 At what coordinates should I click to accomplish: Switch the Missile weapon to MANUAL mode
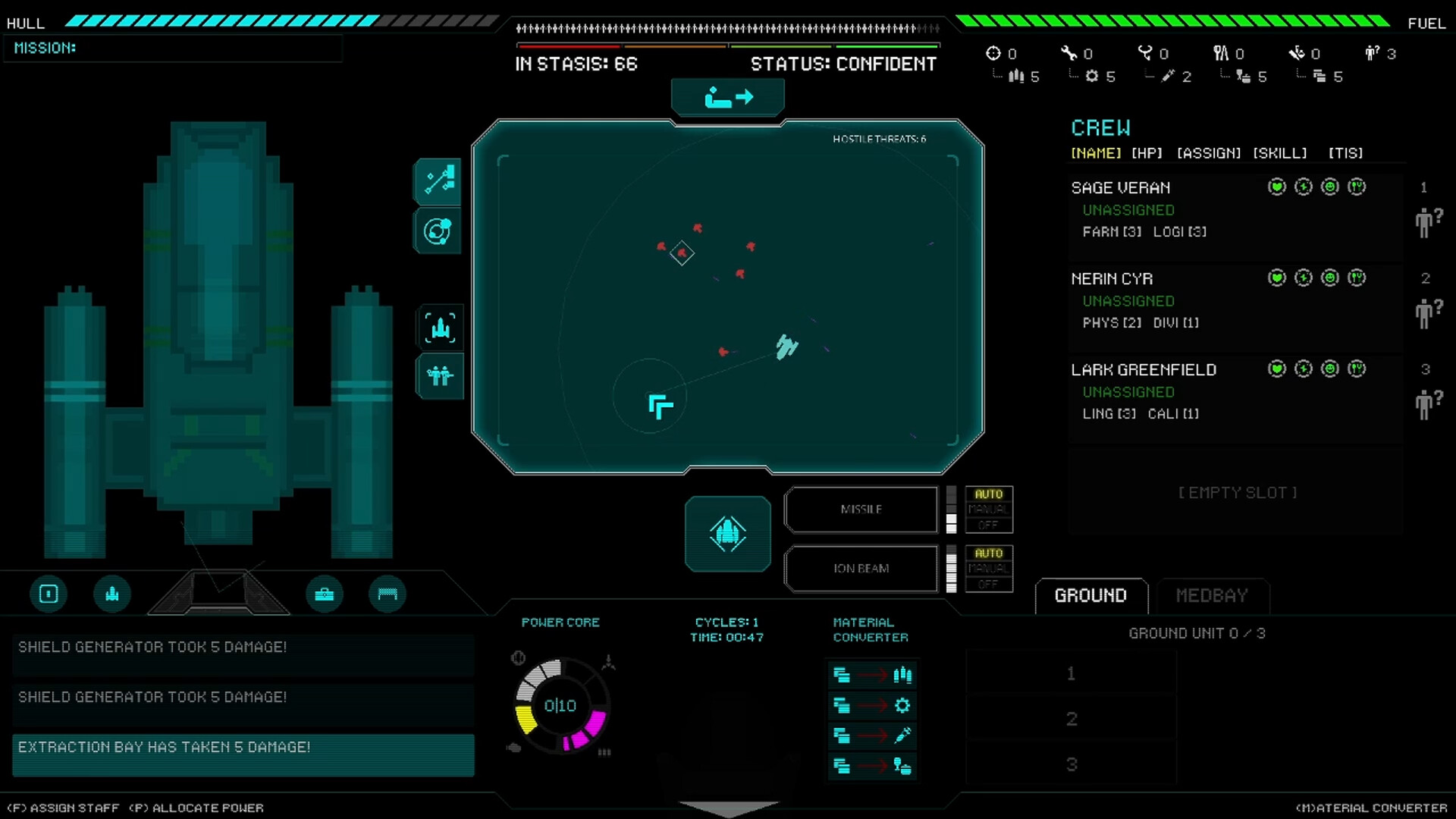coord(987,510)
